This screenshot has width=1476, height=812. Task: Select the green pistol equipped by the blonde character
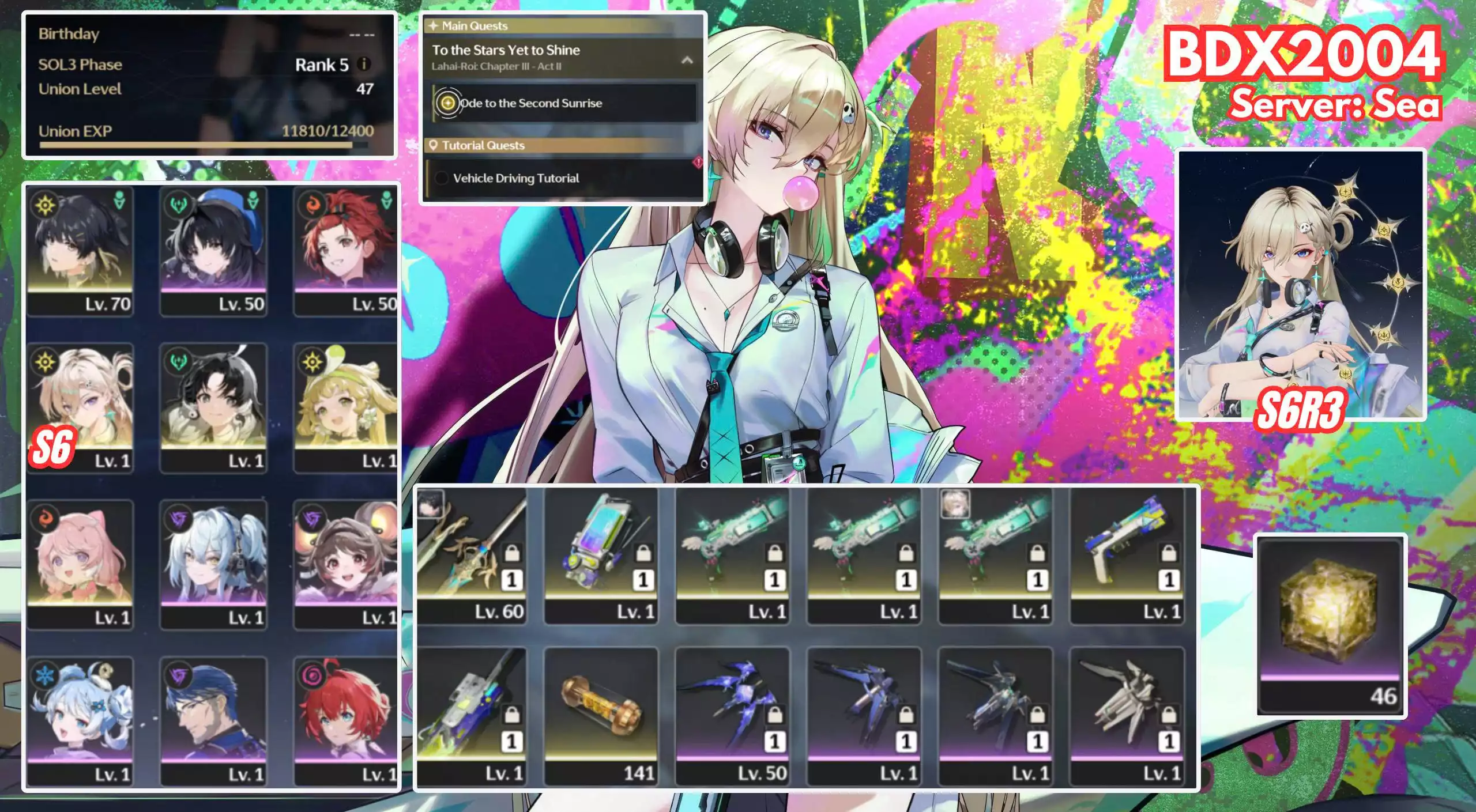pos(995,556)
